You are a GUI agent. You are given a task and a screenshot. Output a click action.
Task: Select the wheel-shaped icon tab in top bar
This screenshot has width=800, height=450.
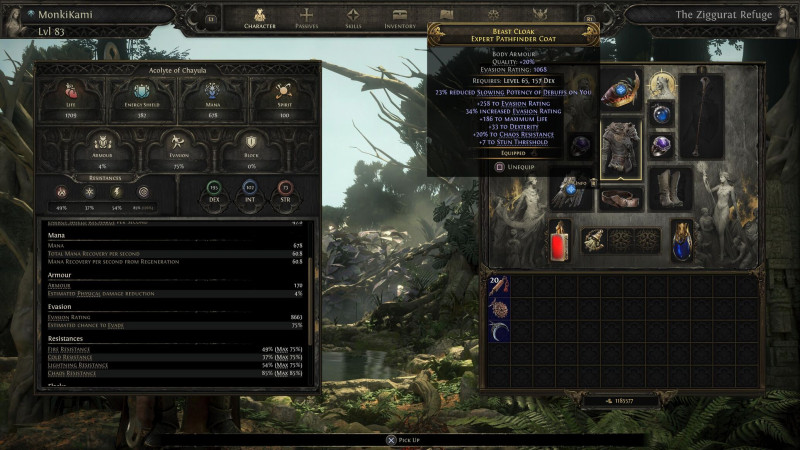(493, 16)
